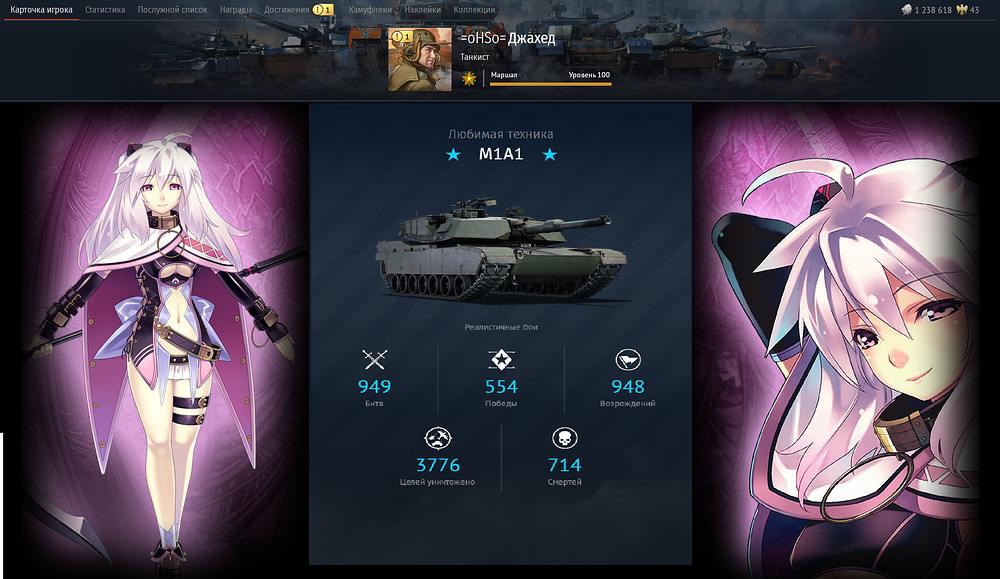Open the Камуфляжи tab
The height and width of the screenshot is (579, 1000).
click(369, 10)
